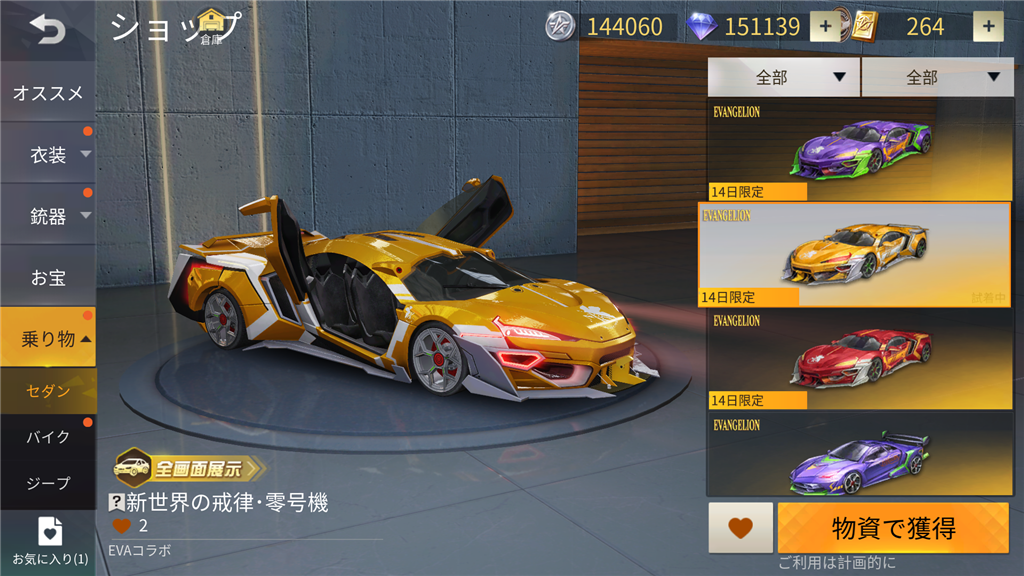Viewport: 1024px width, 576px height.
Task: Go back with the return arrow
Action: point(47,30)
